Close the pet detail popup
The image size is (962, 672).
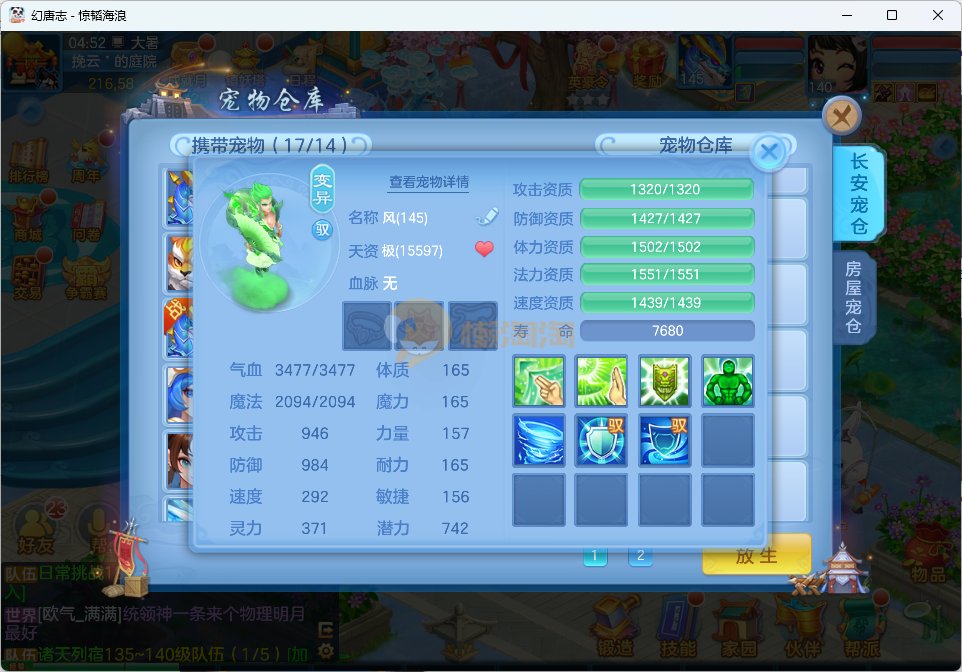768,152
